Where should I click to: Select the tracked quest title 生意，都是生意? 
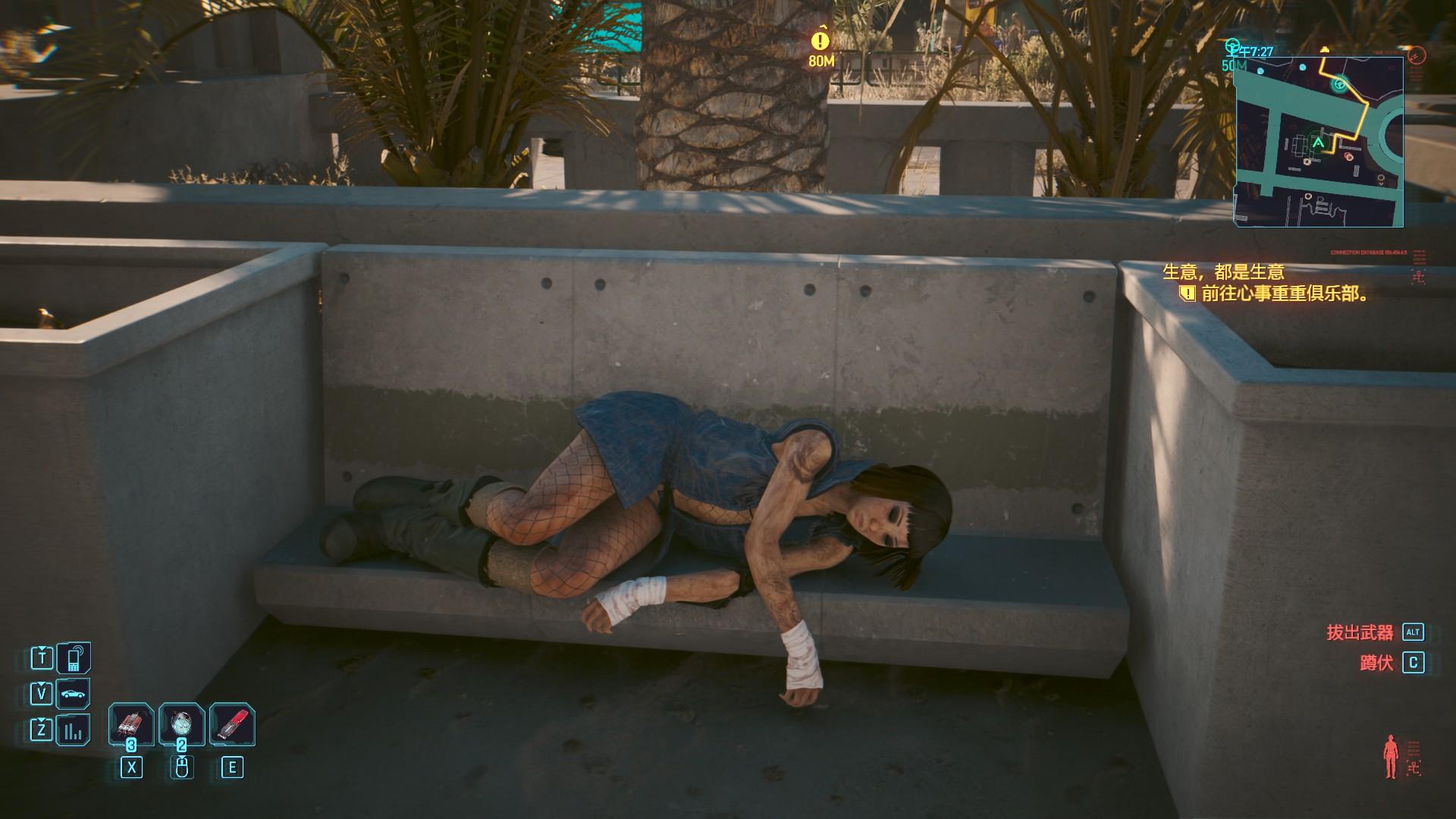tap(1224, 271)
